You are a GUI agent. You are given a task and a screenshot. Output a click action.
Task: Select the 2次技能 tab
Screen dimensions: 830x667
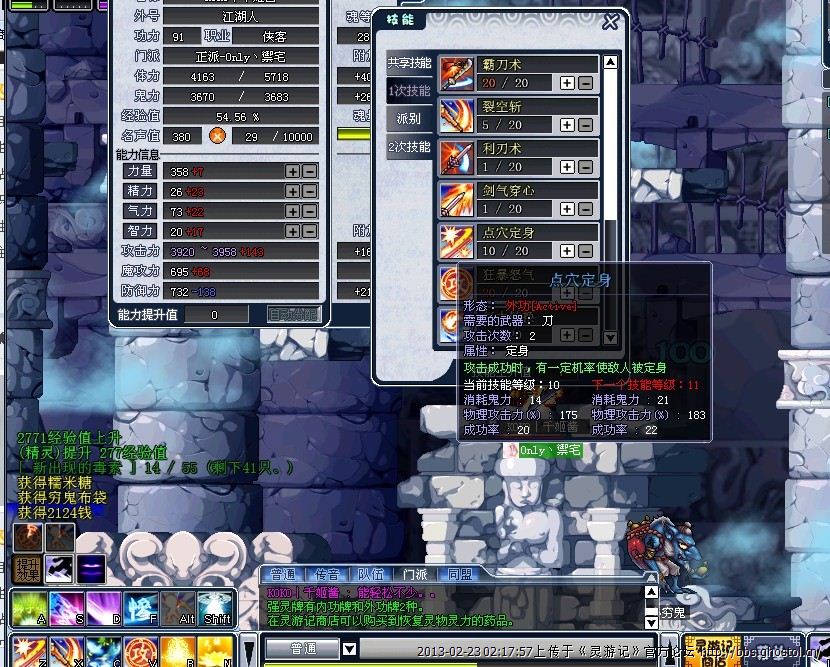[408, 147]
